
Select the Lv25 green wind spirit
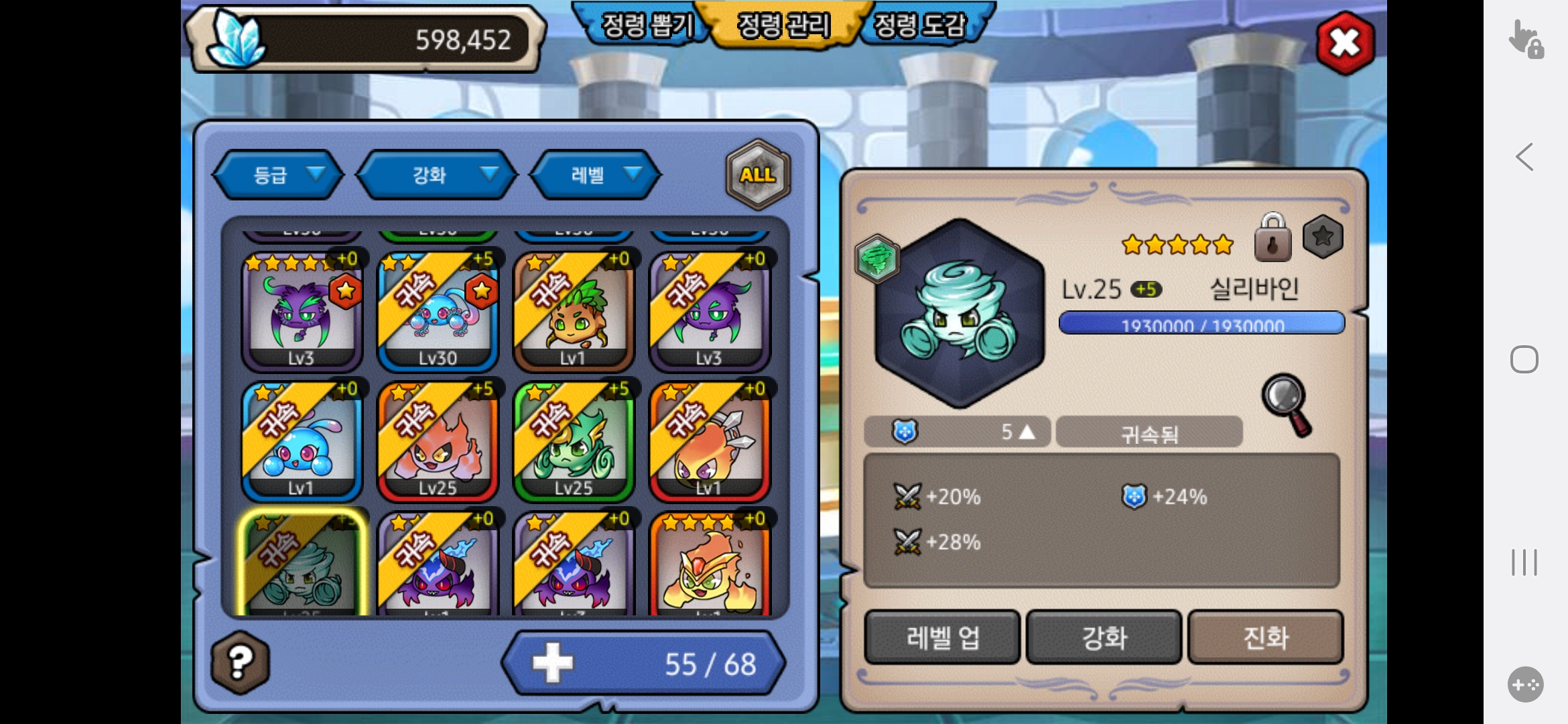[x=574, y=442]
